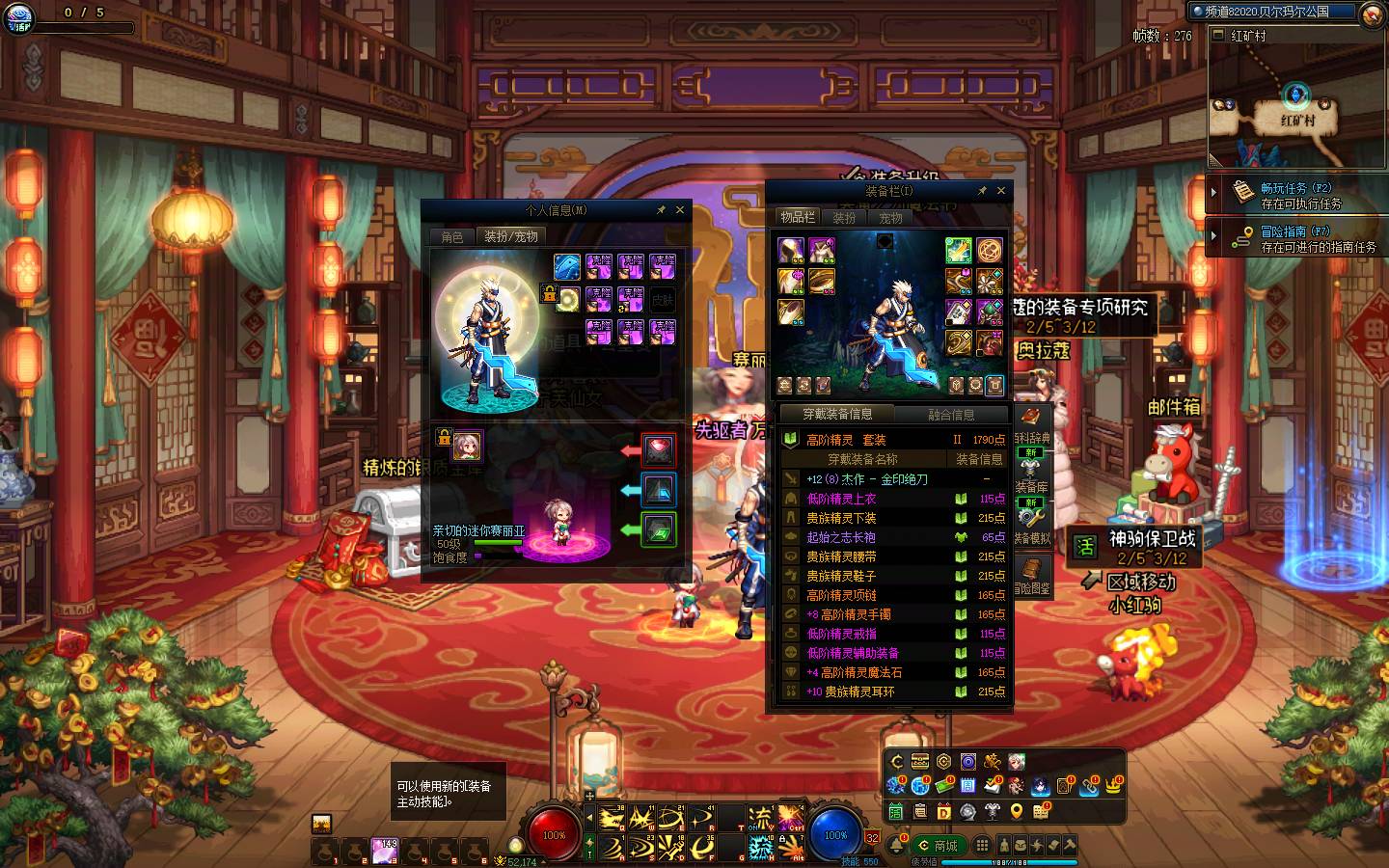Select the mini 赛丽亚 pet portrait
The width and height of the screenshot is (1389, 868).
point(468,446)
